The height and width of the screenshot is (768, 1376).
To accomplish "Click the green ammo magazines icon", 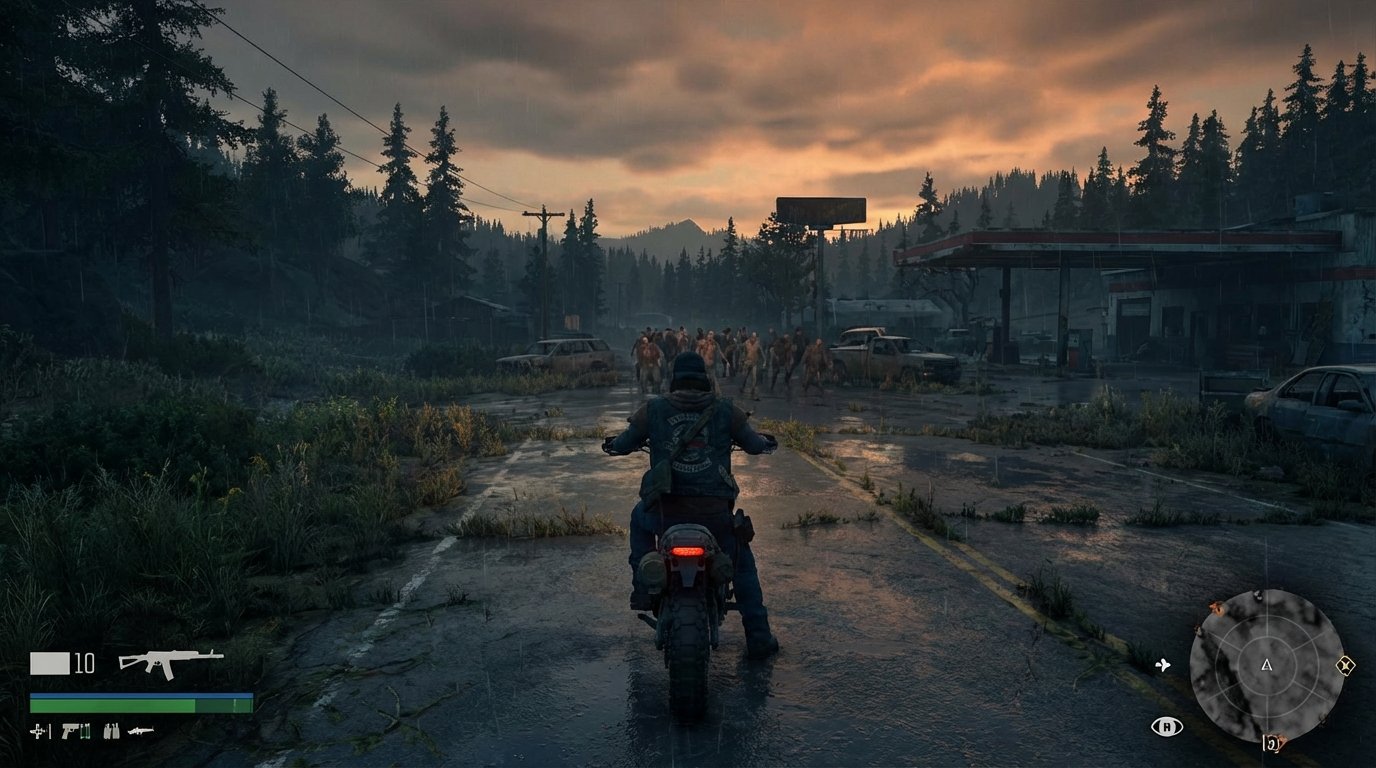I will (x=86, y=732).
